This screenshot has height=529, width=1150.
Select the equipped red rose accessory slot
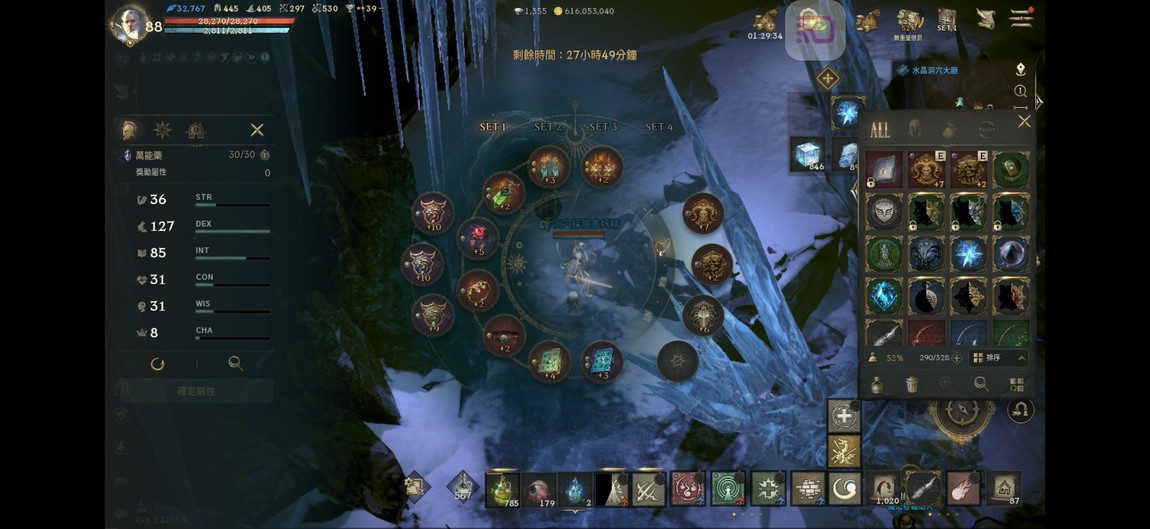[478, 238]
